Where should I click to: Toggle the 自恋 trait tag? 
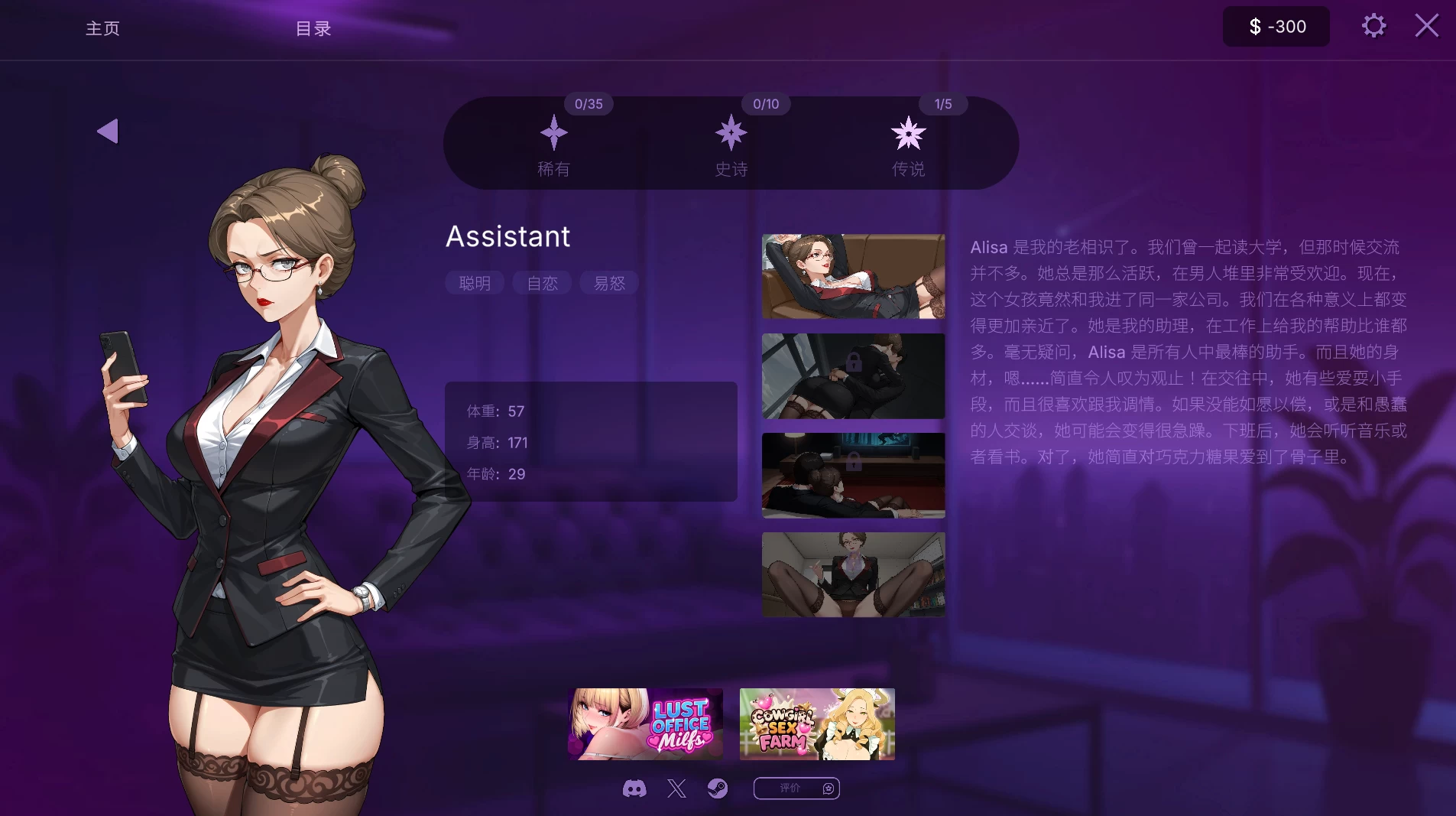point(541,283)
